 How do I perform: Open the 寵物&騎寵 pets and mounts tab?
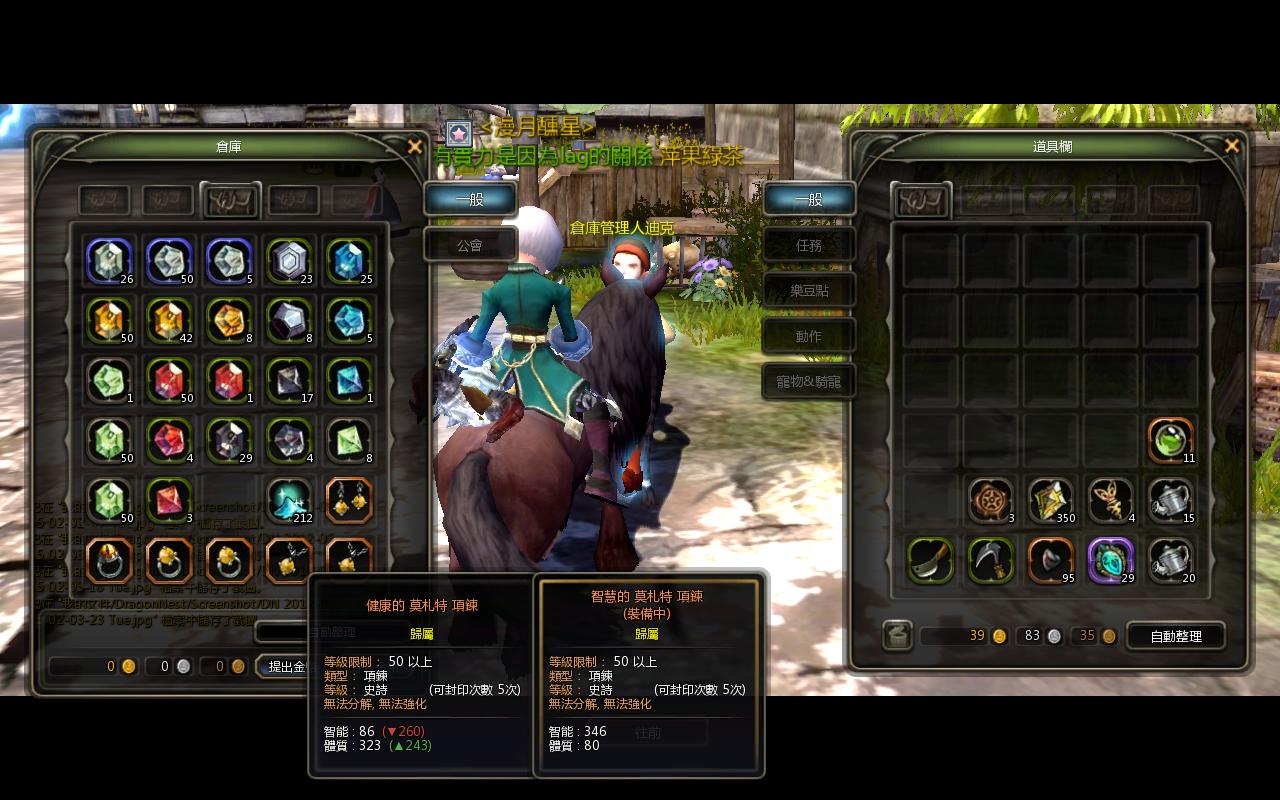point(809,381)
